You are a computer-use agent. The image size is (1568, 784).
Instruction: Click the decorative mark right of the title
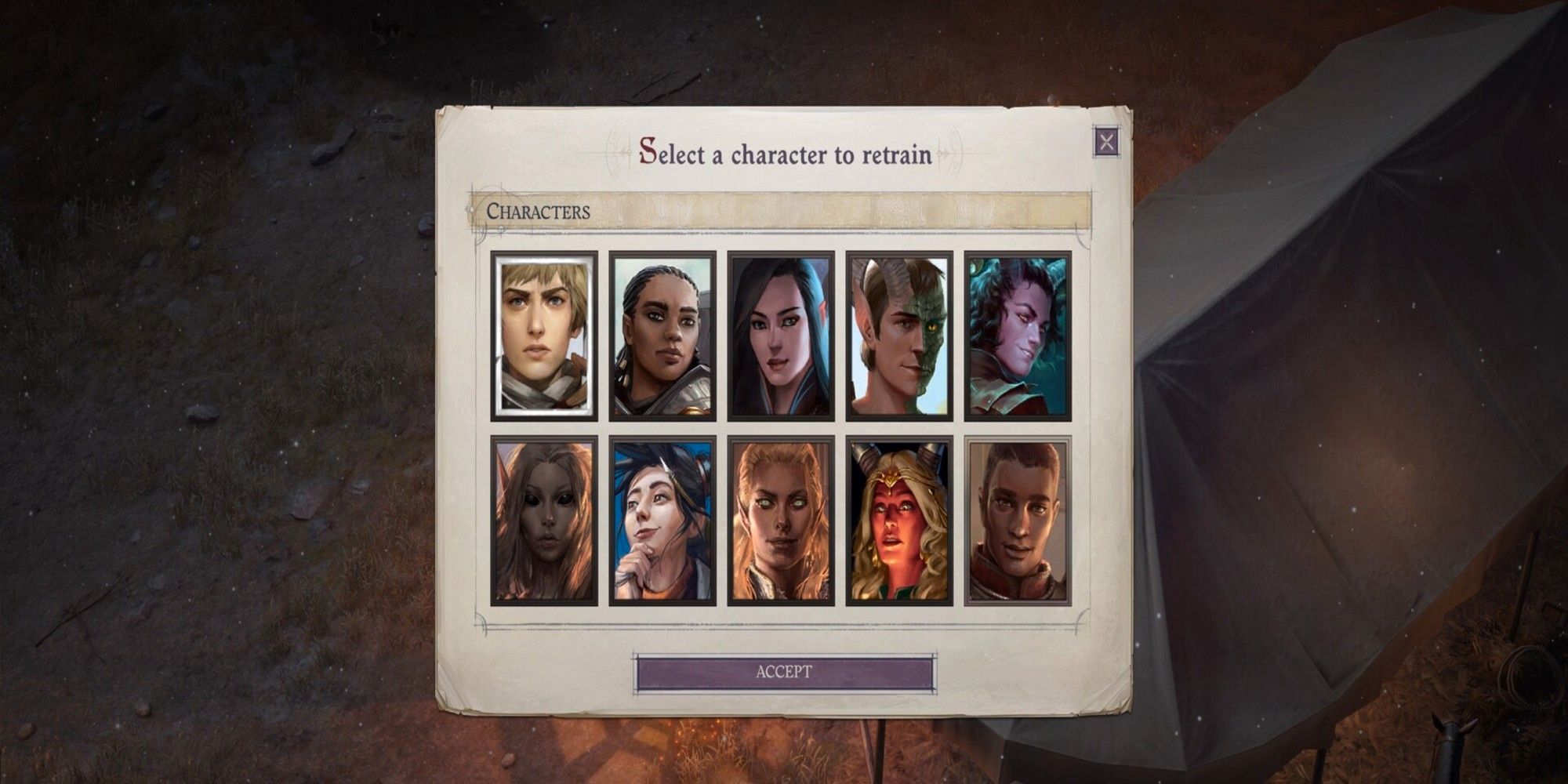coord(950,153)
